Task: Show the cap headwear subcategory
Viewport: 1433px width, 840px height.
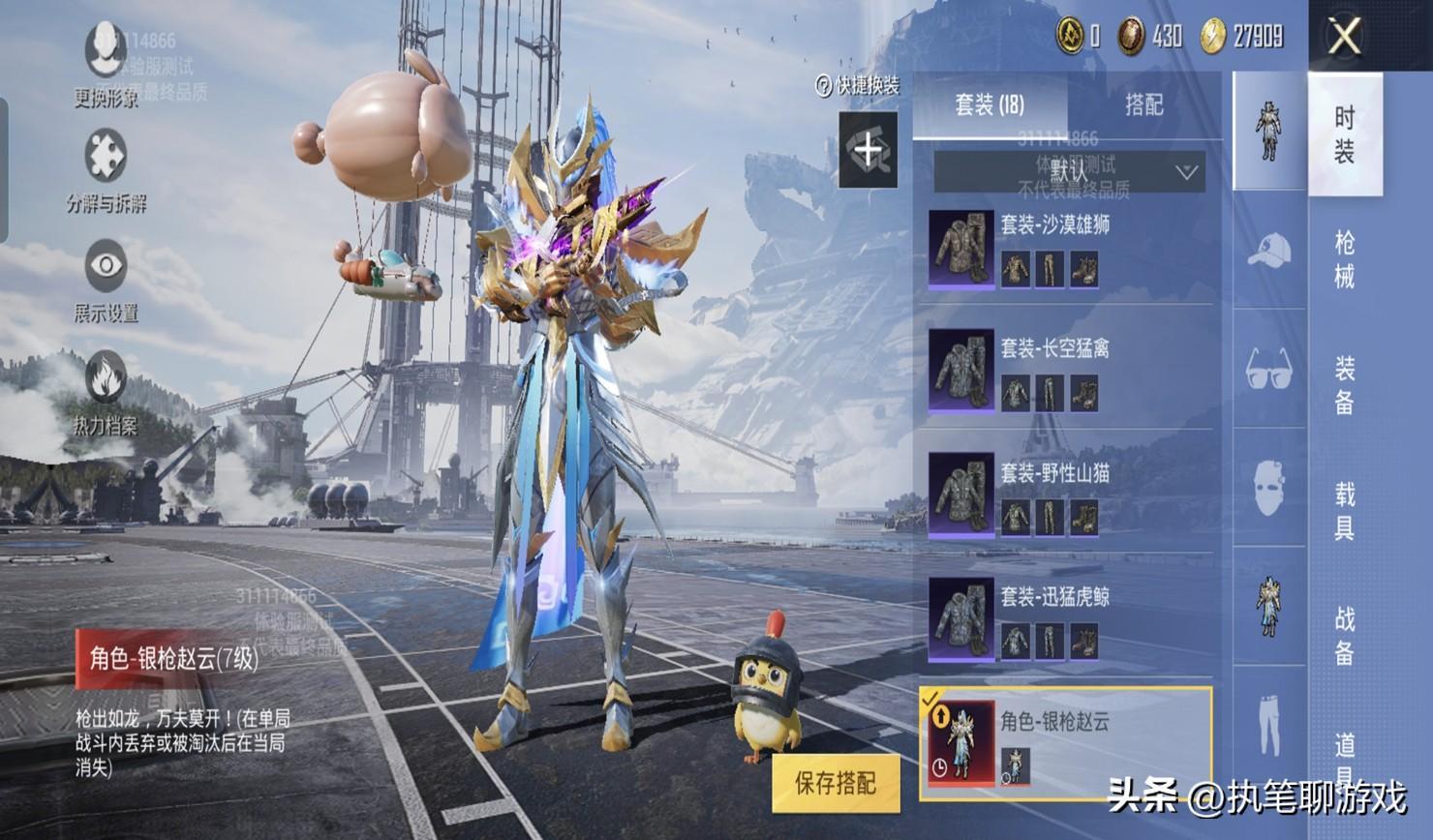Action: 1268,252
